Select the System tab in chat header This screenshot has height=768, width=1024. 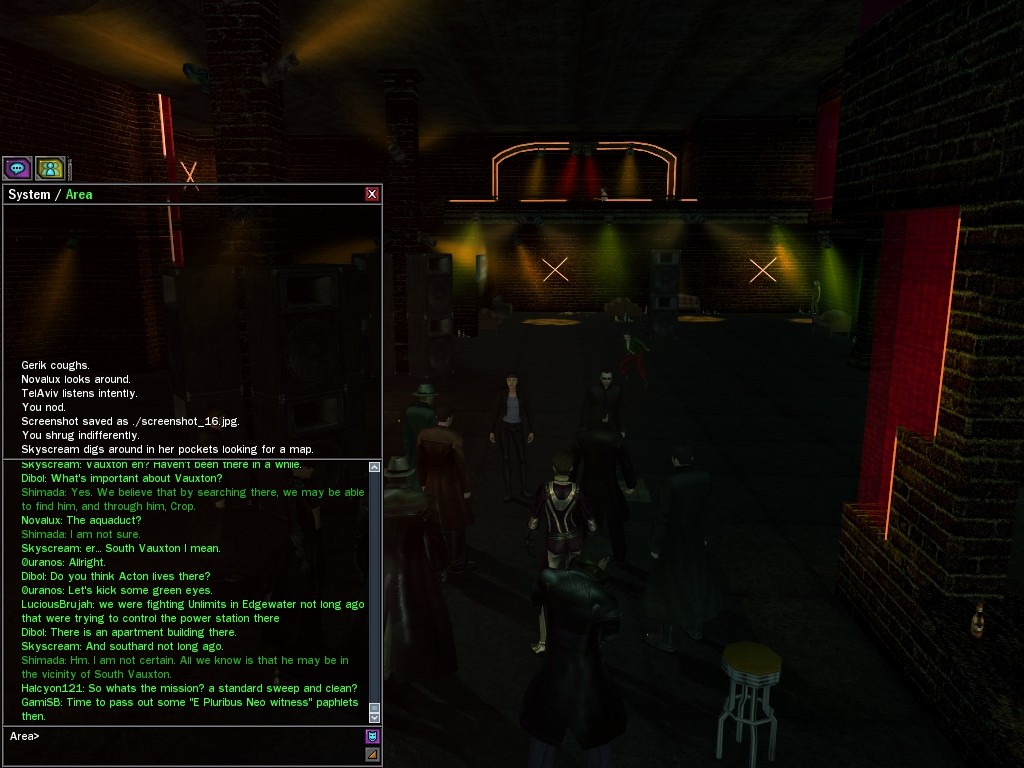[29, 194]
